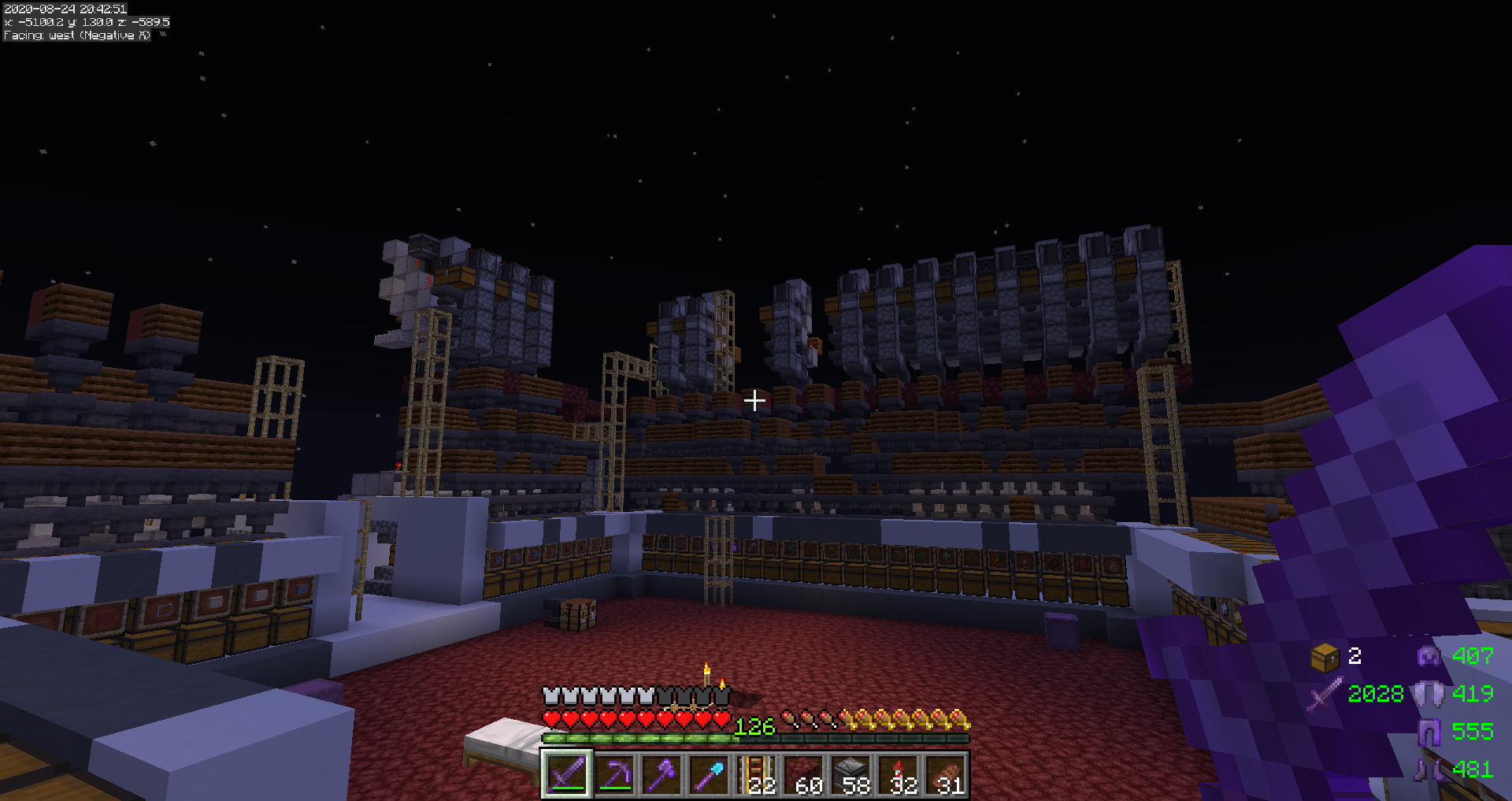Viewport: 1512px width, 801px height.
Task: Select the cooked food stack of 31
Action: pyautogui.click(x=946, y=774)
